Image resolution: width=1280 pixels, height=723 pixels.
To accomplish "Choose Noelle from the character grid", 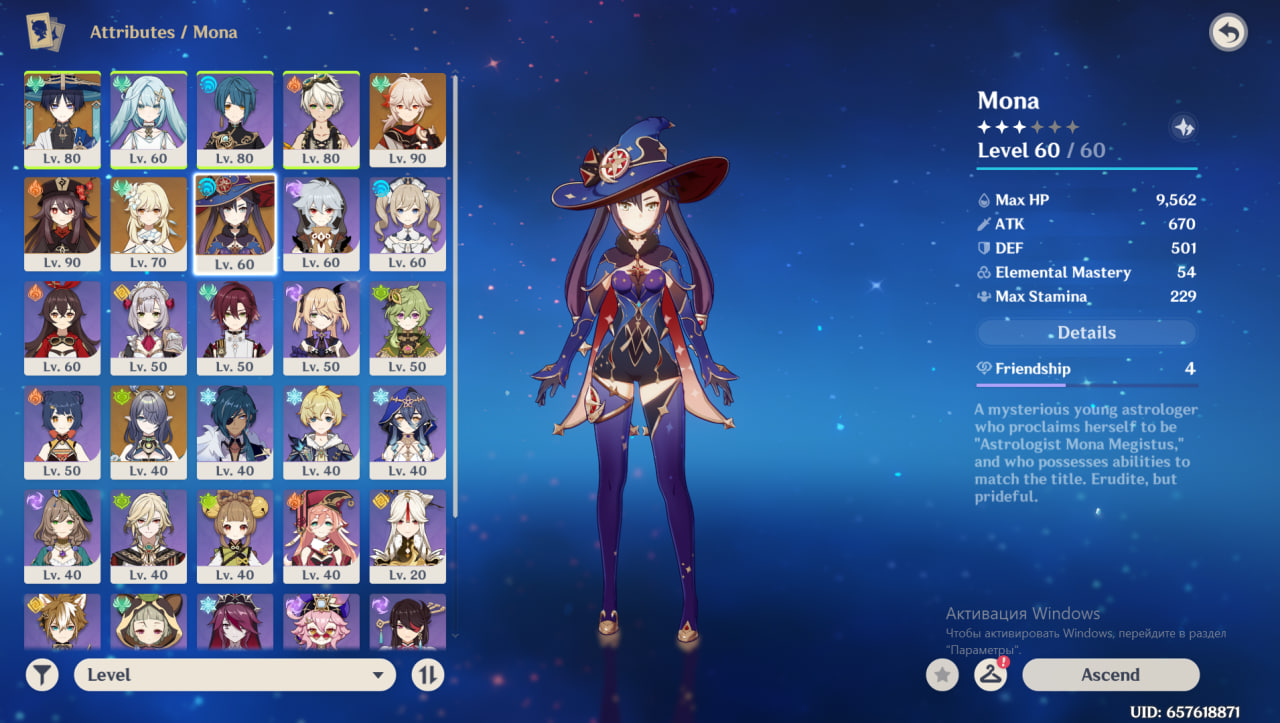I will click(148, 327).
